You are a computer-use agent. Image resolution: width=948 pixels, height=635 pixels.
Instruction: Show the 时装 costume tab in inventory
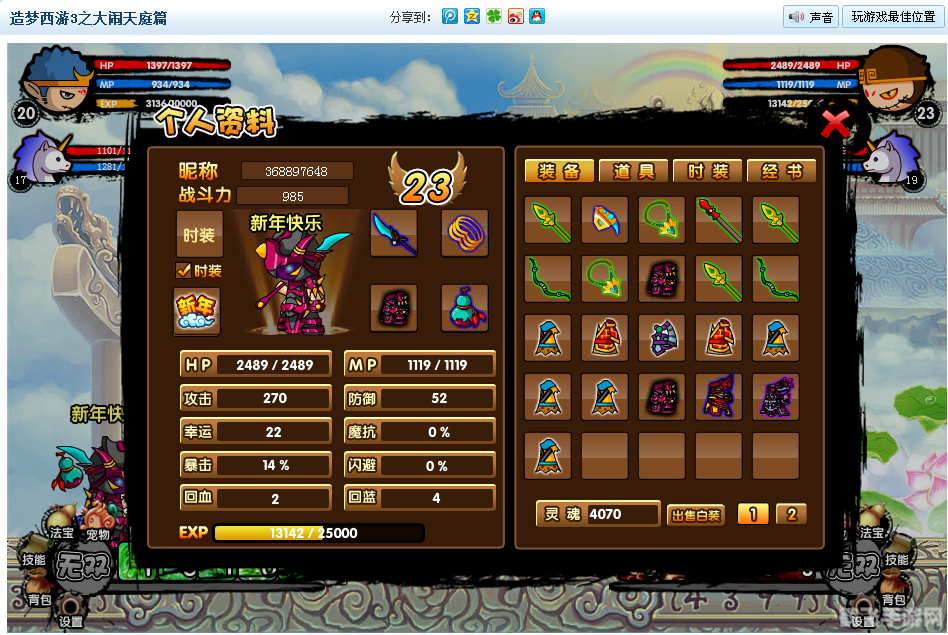click(x=707, y=171)
